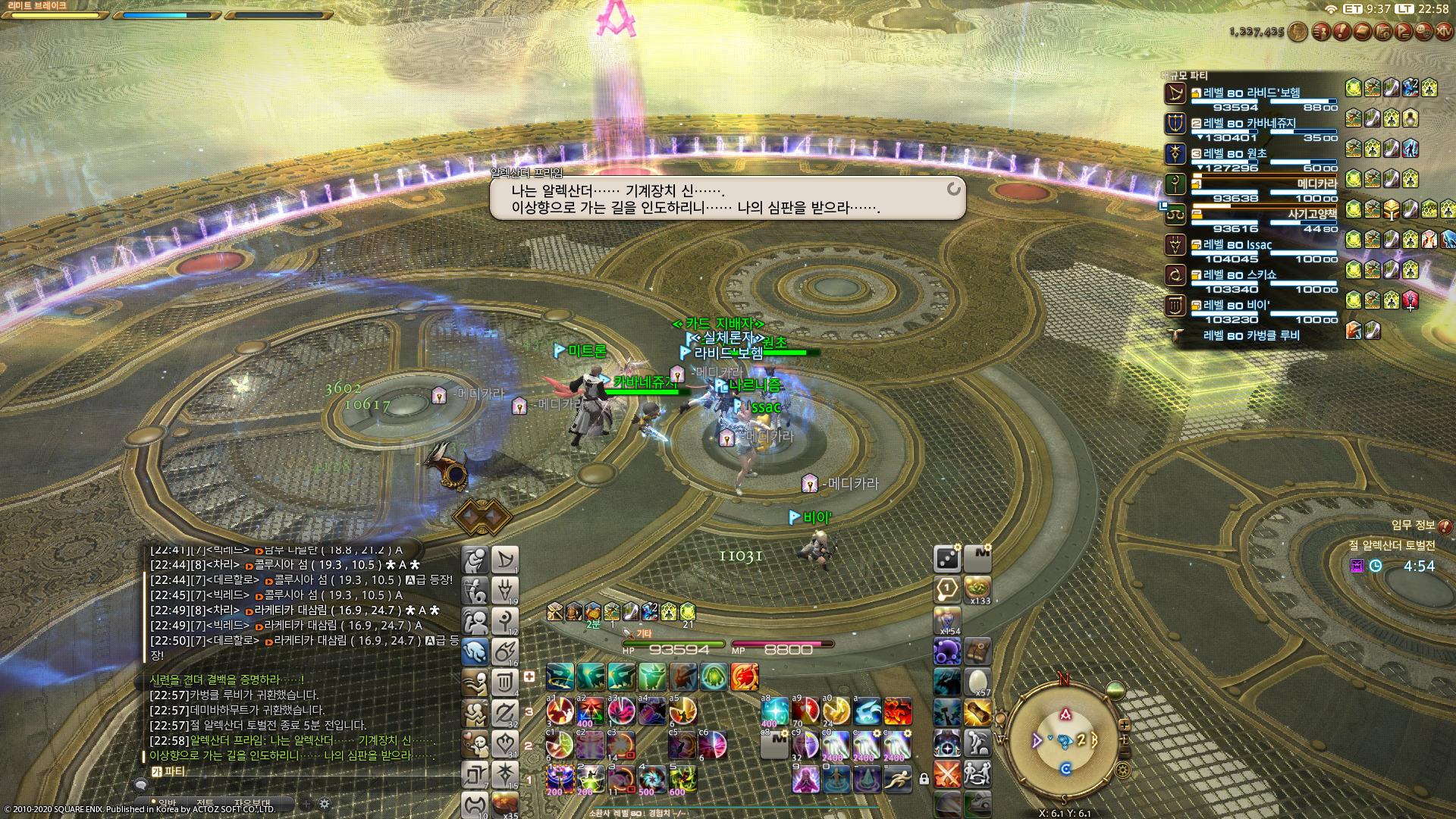Zoom in the minimap with plus button
Screen dimensions: 1456x819
point(1125,725)
